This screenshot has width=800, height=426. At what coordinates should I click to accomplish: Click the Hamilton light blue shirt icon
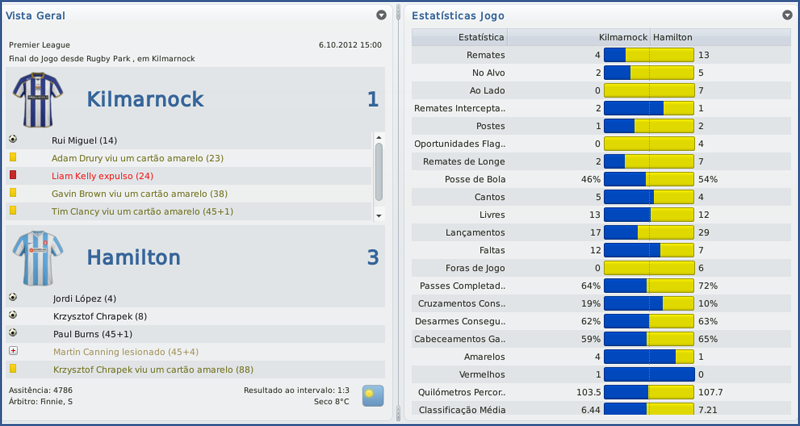pyautogui.click(x=39, y=257)
